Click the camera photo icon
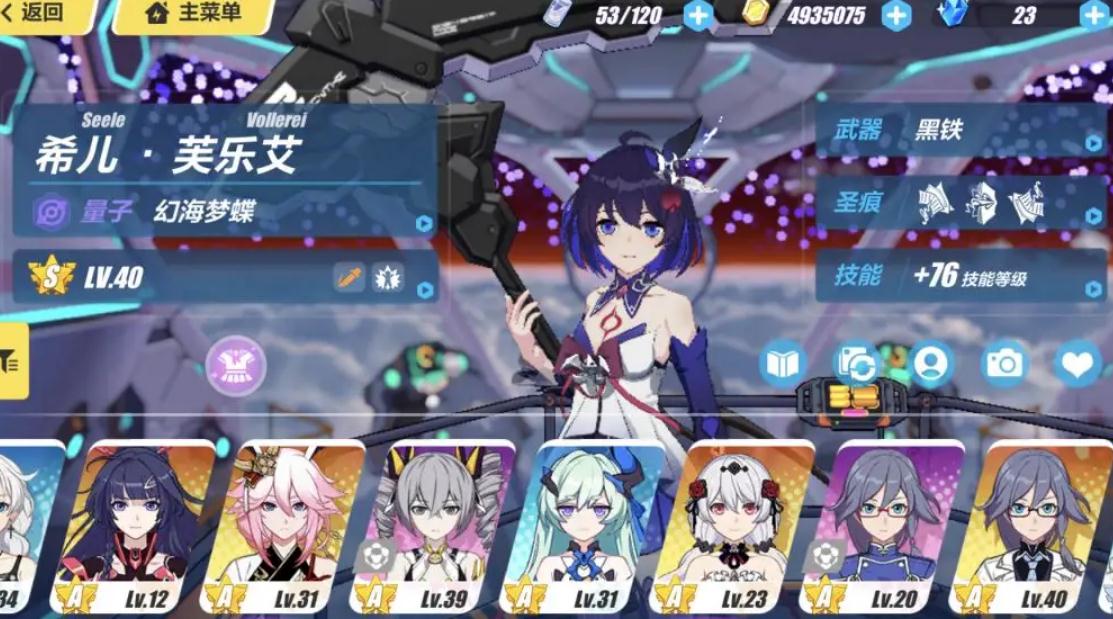 (1003, 364)
